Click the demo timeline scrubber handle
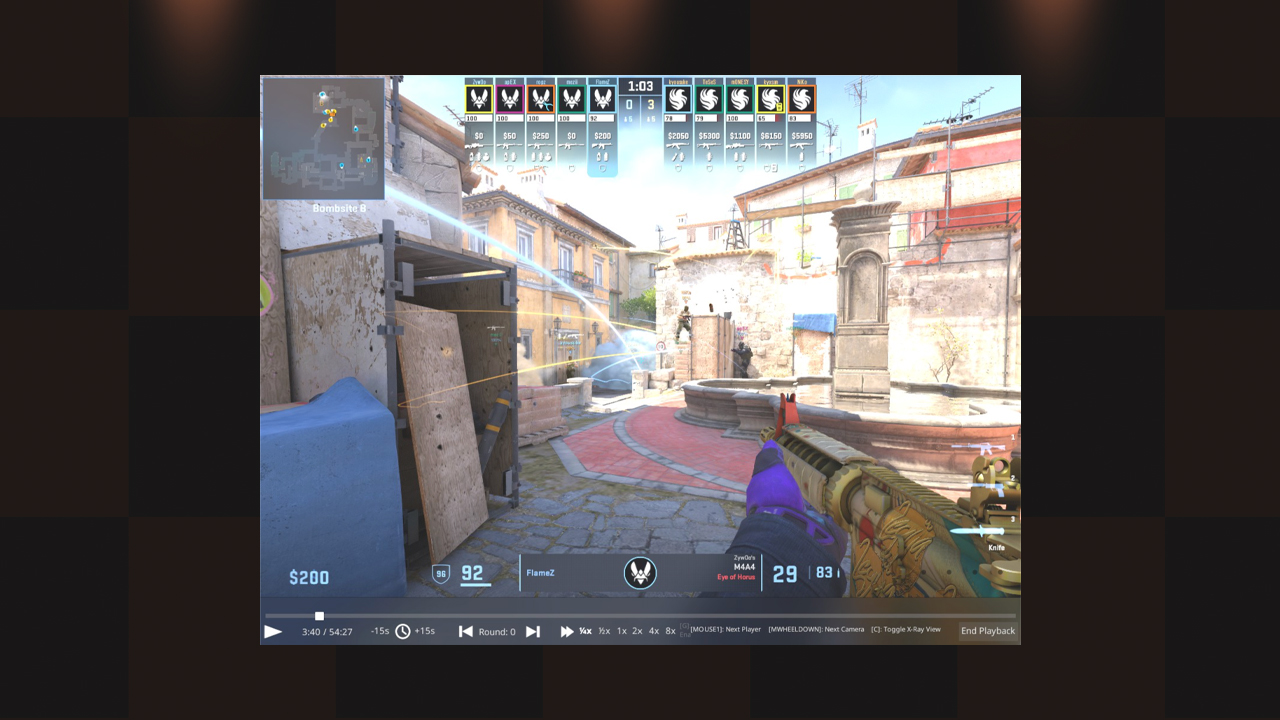 (319, 616)
